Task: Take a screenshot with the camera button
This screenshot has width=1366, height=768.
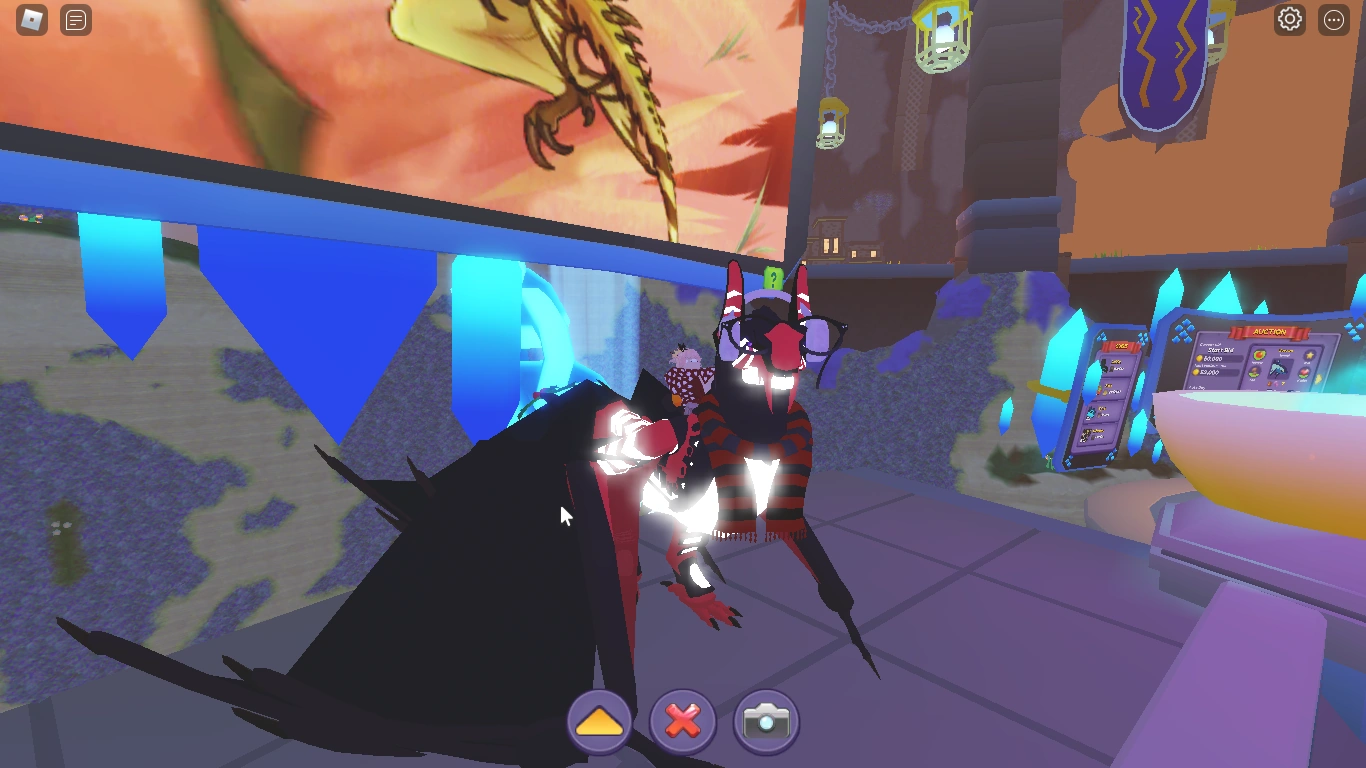Action: pyautogui.click(x=765, y=721)
